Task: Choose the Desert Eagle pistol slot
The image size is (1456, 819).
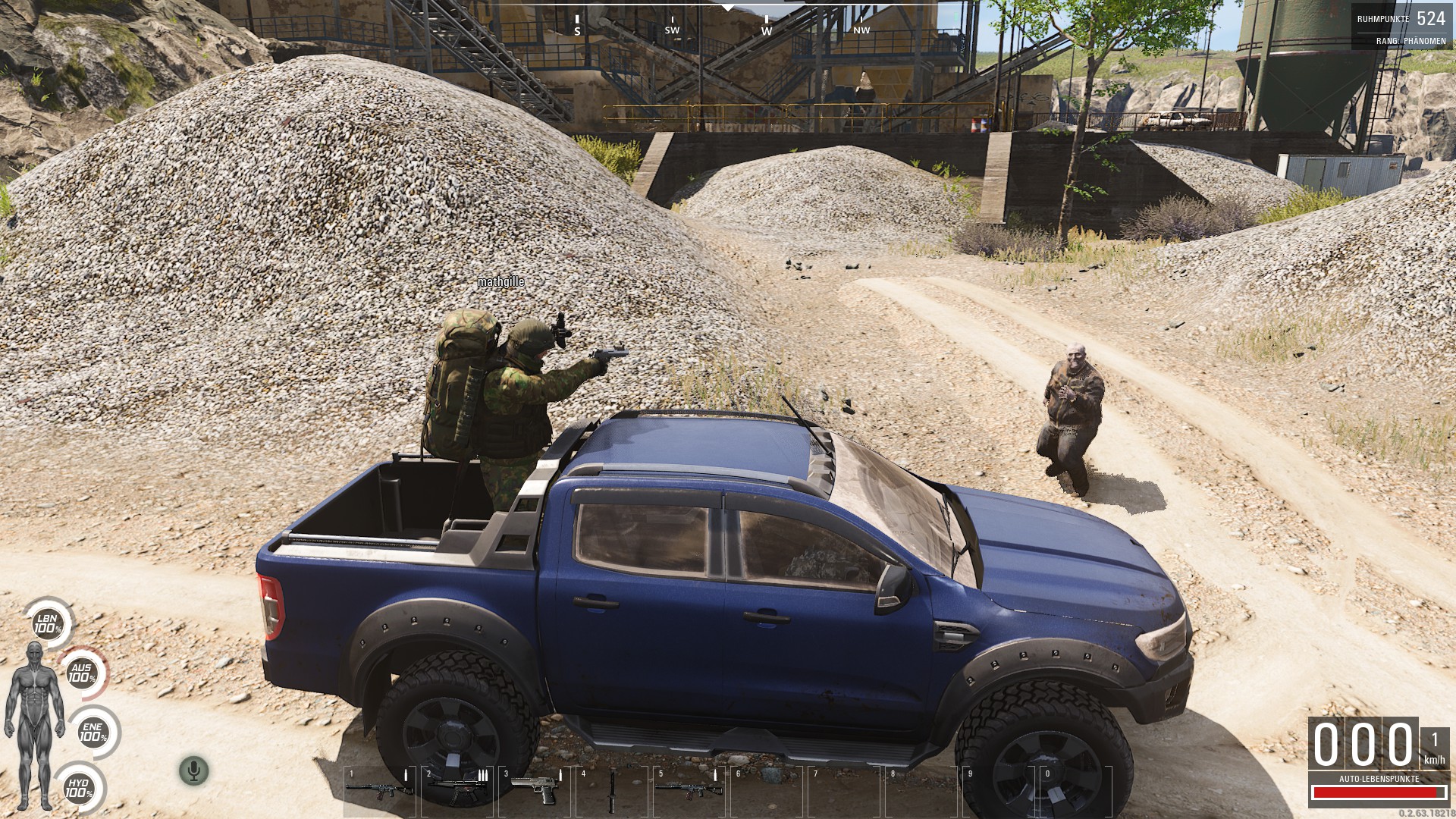Action: (534, 789)
